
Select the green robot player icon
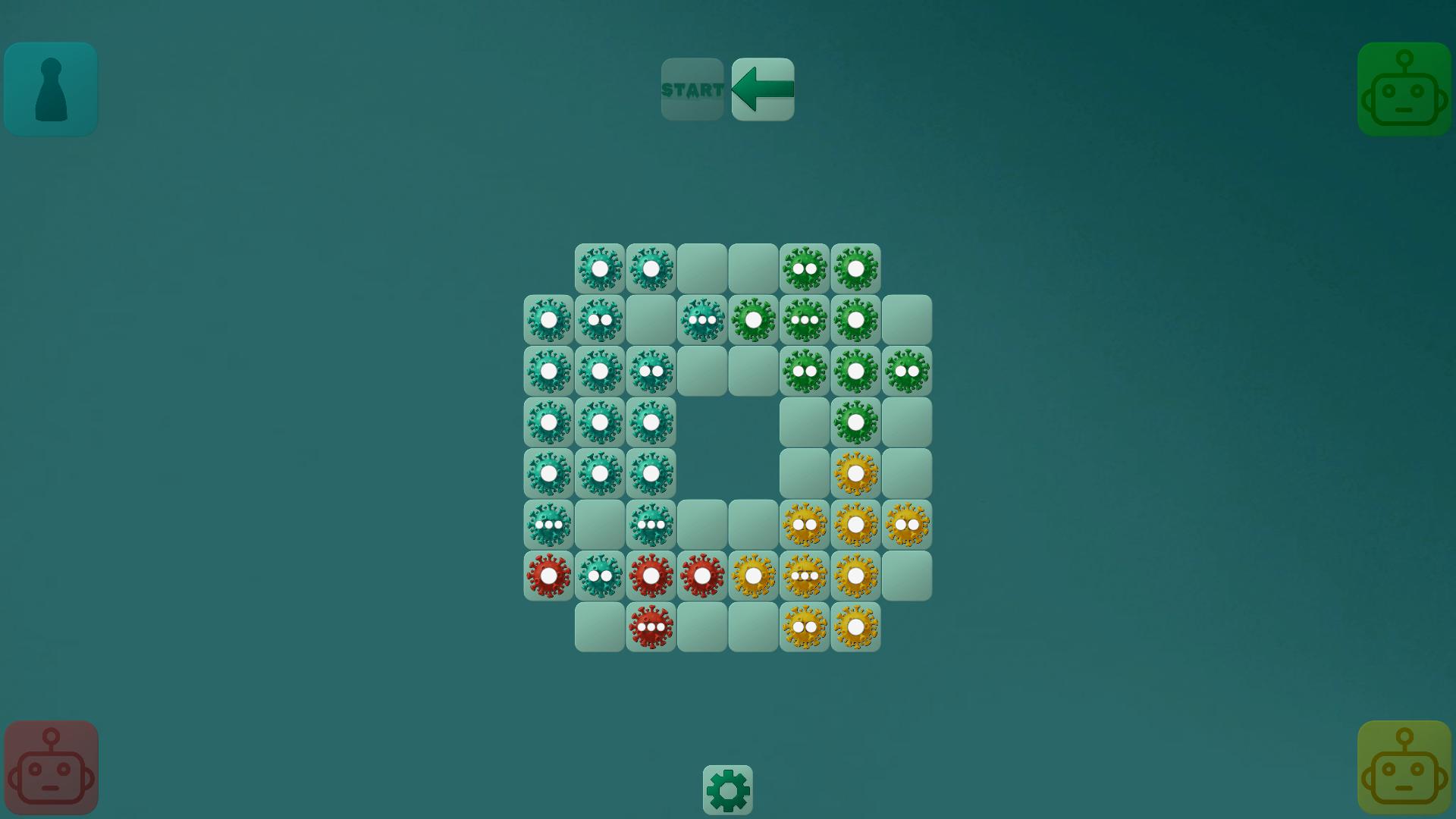(1404, 89)
